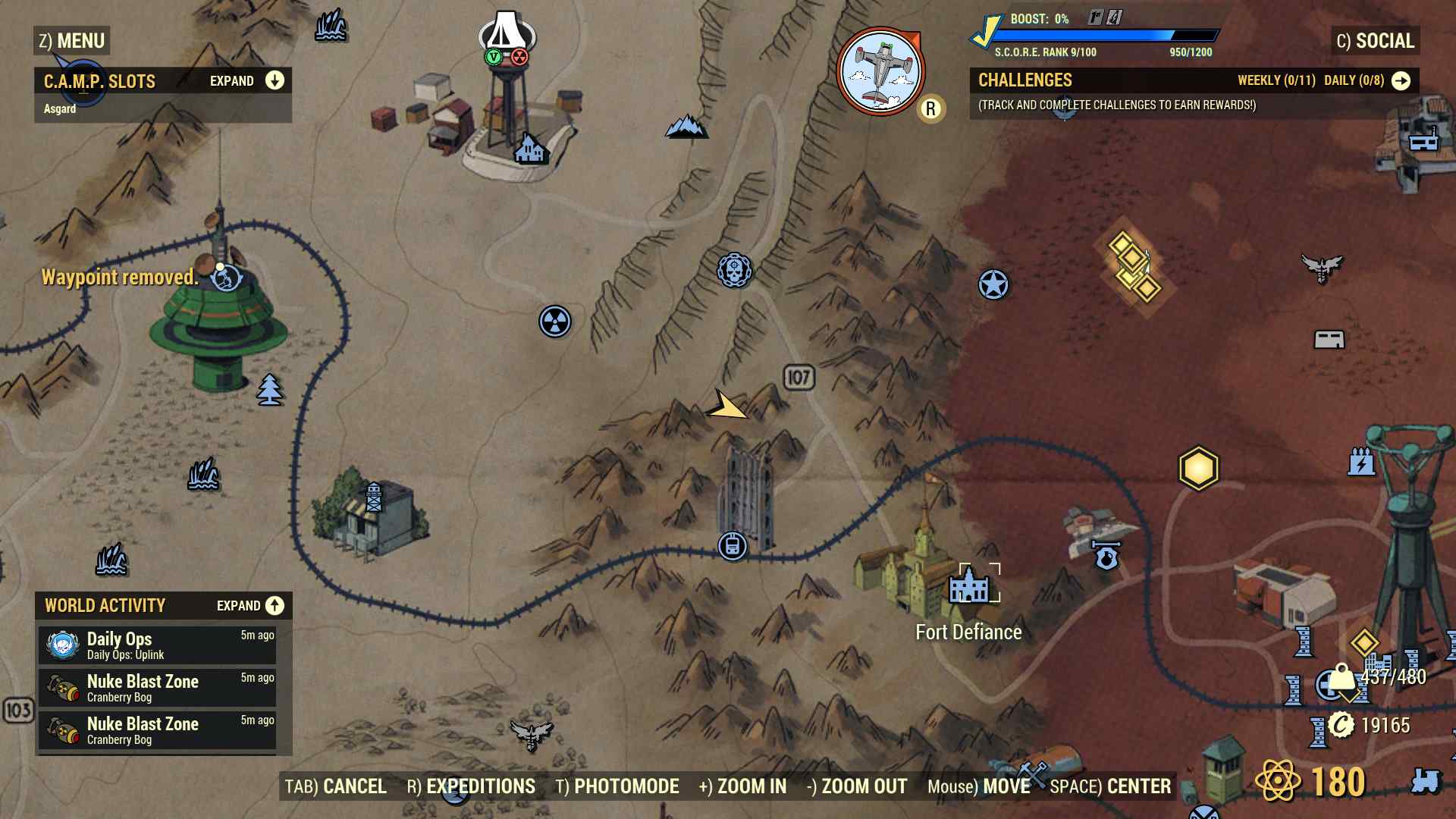Expand the C.A.M.P. Slots panel
This screenshot has height=819, width=1456.
275,81
